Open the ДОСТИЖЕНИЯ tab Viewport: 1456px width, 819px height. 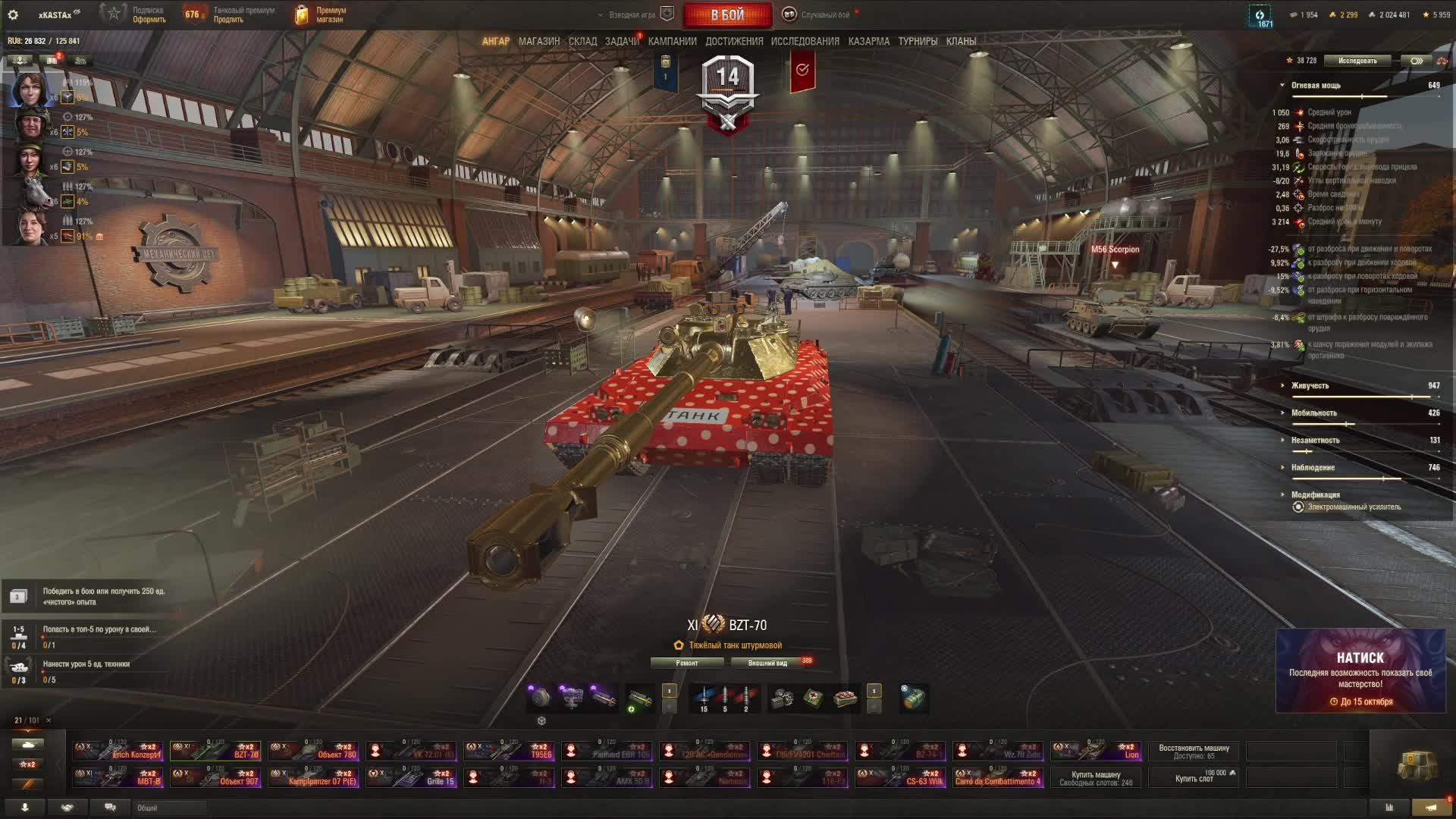(x=734, y=42)
